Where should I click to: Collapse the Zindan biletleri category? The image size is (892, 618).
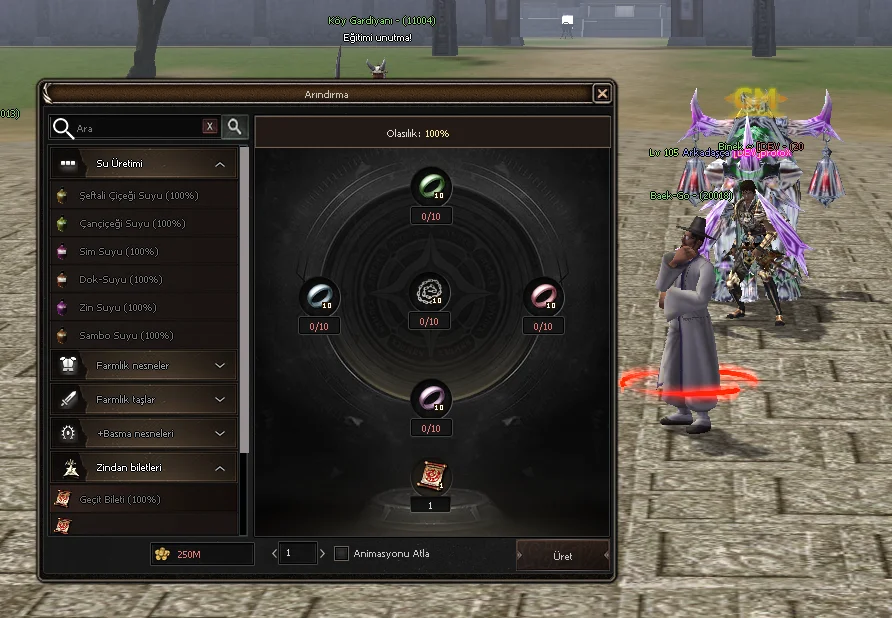pos(220,467)
